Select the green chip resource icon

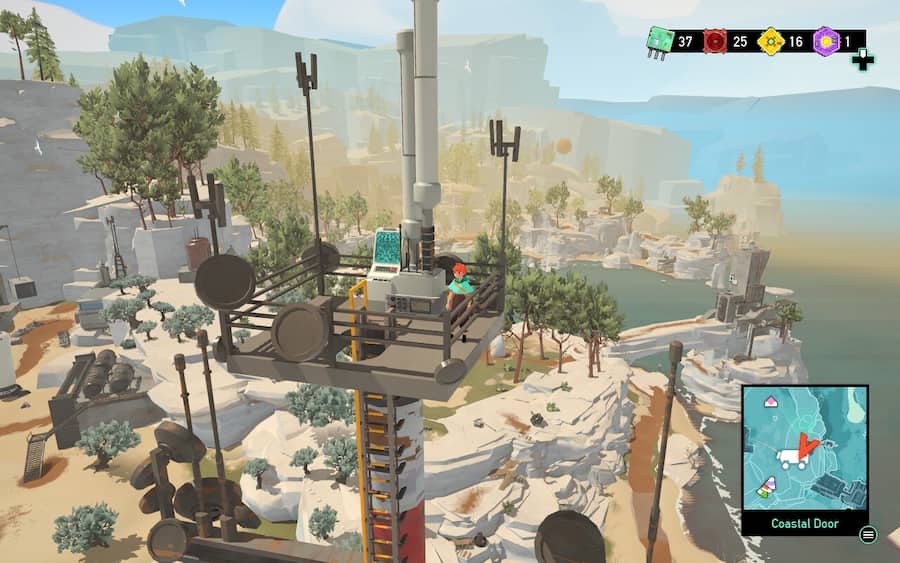pyautogui.click(x=659, y=42)
